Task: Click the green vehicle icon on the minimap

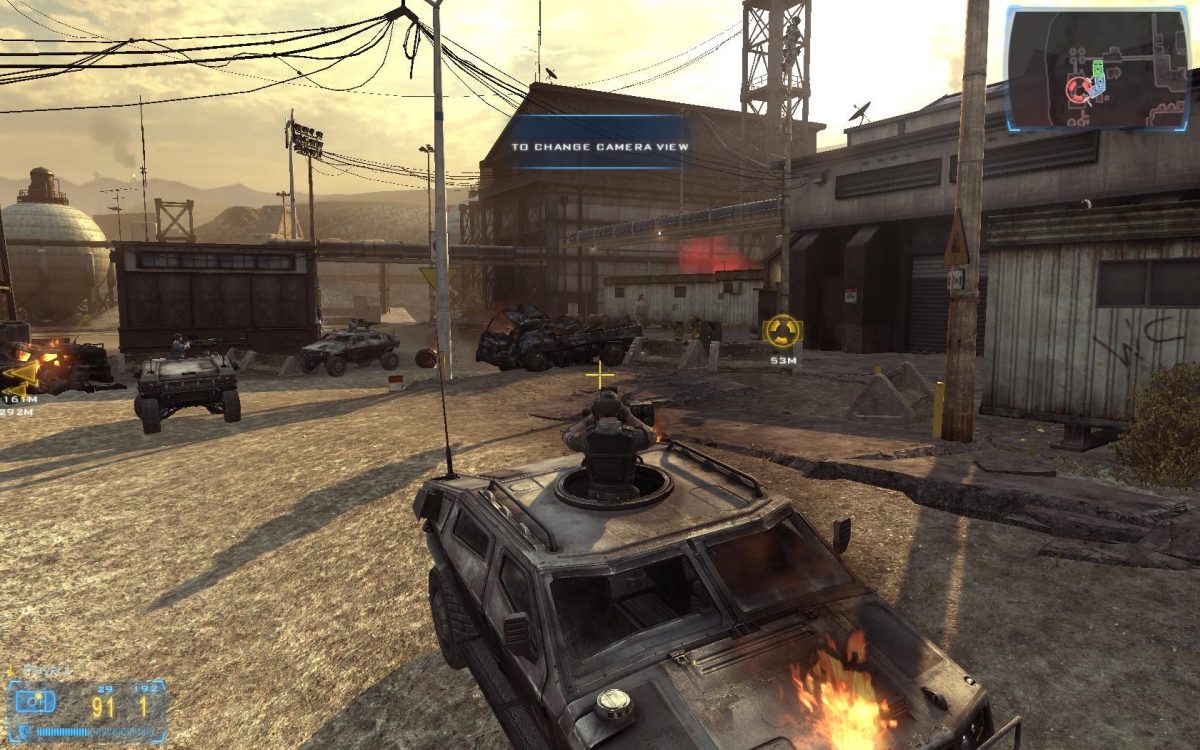Action: pyautogui.click(x=1097, y=69)
